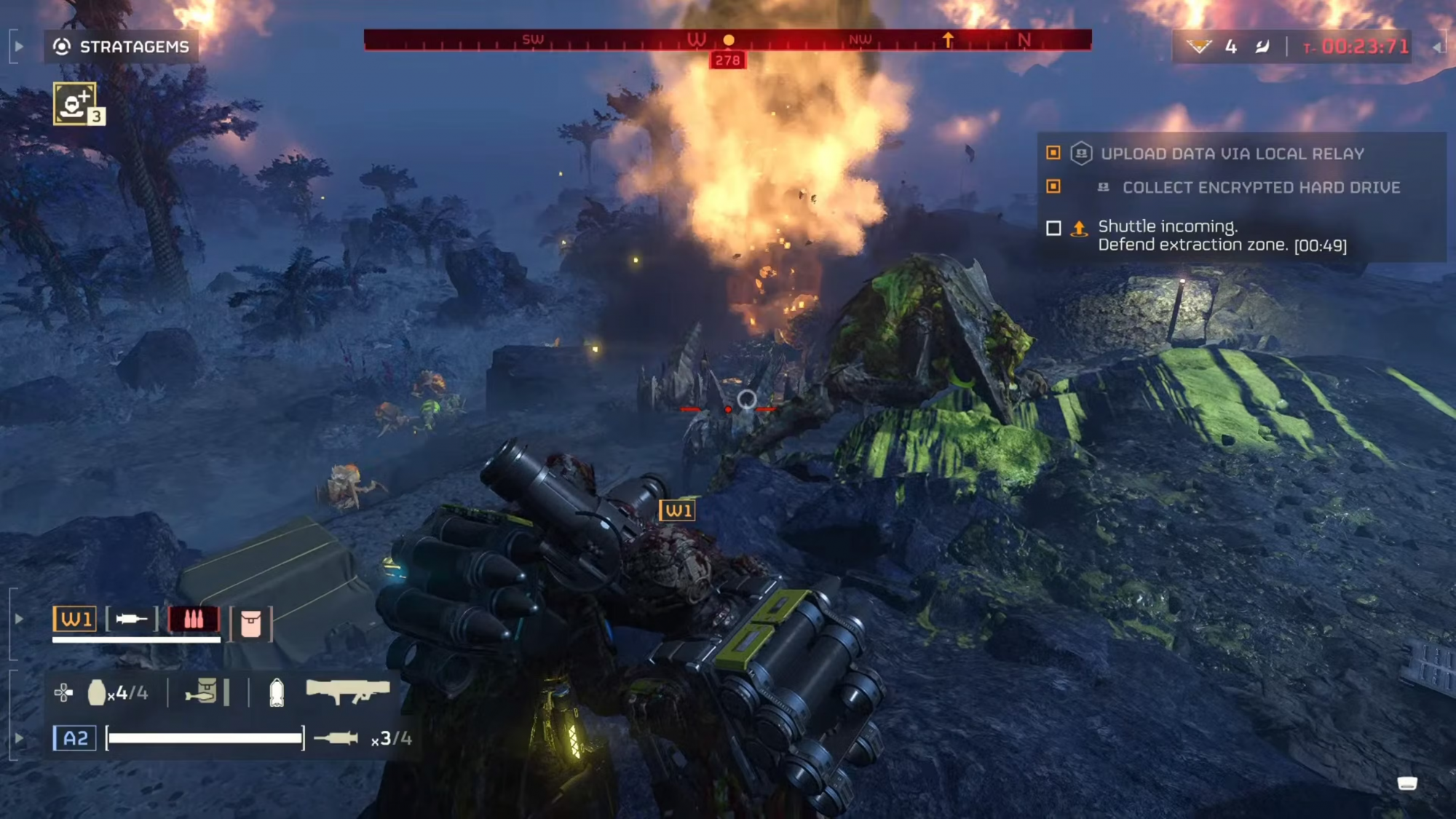The width and height of the screenshot is (1456, 819).
Task: Select Upload Data Via Local Relay objective
Action: [x=1232, y=154]
